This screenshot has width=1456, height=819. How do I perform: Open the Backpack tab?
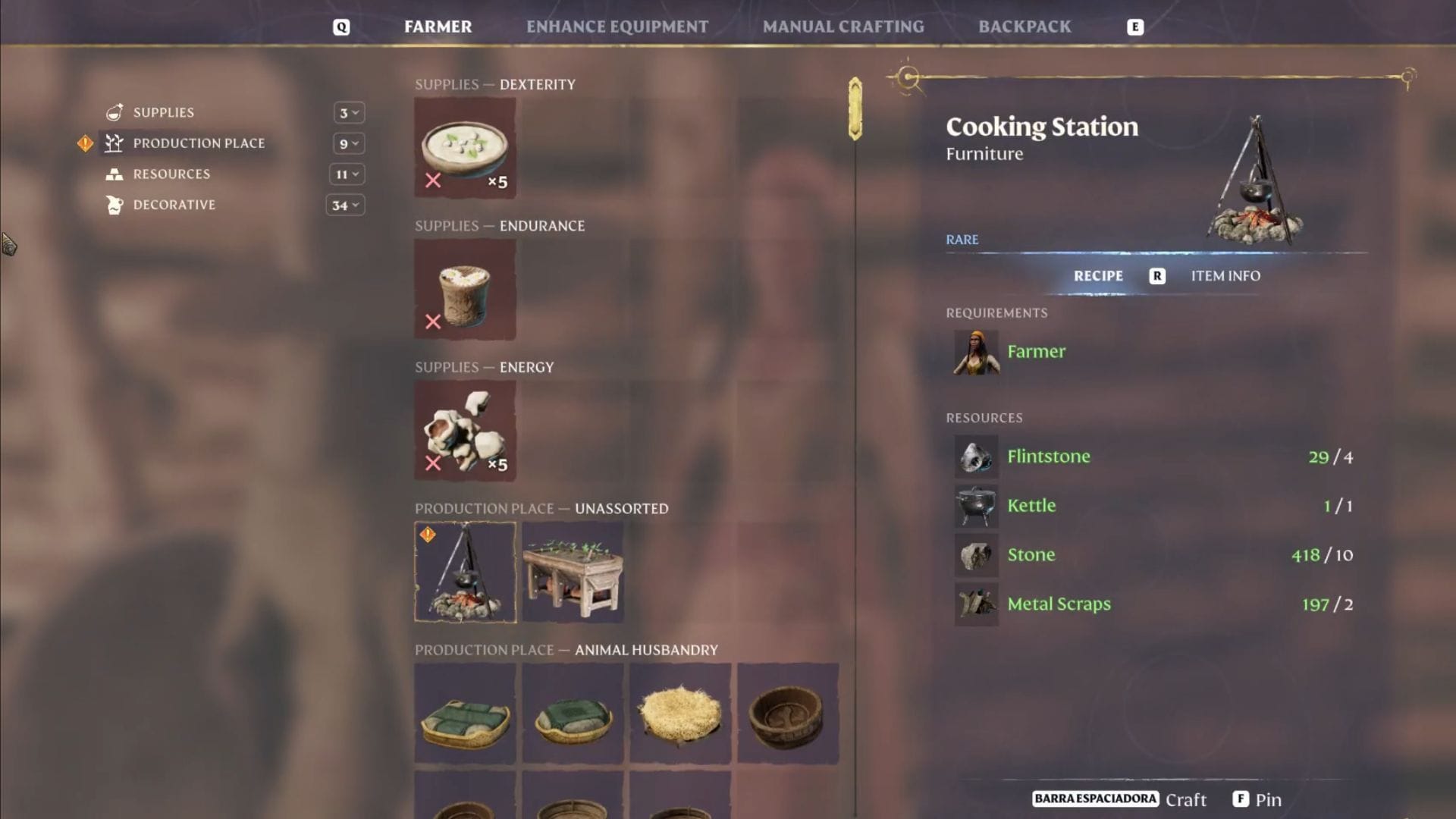click(1025, 26)
